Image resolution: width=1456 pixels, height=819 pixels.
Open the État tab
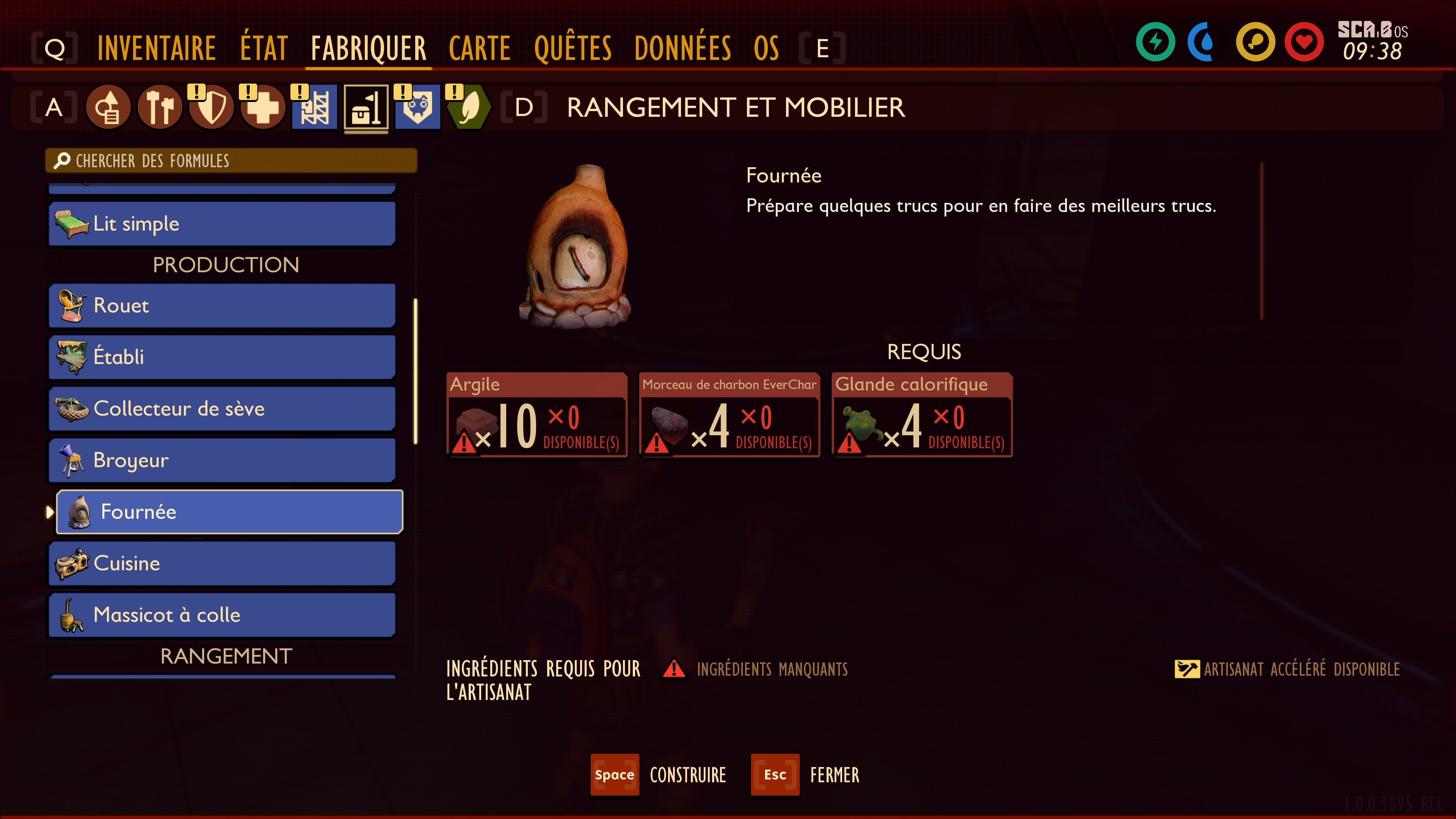[264, 48]
